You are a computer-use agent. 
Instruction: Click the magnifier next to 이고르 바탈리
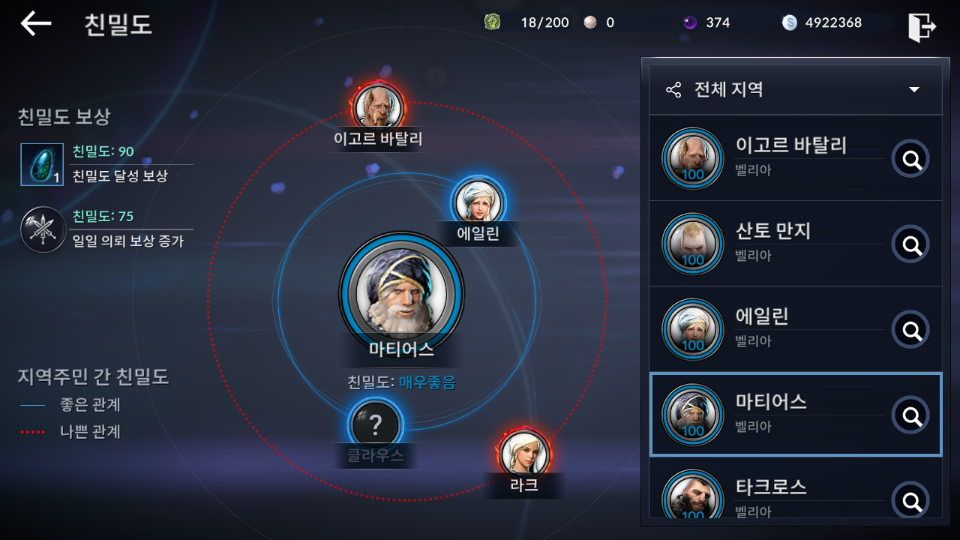(910, 158)
